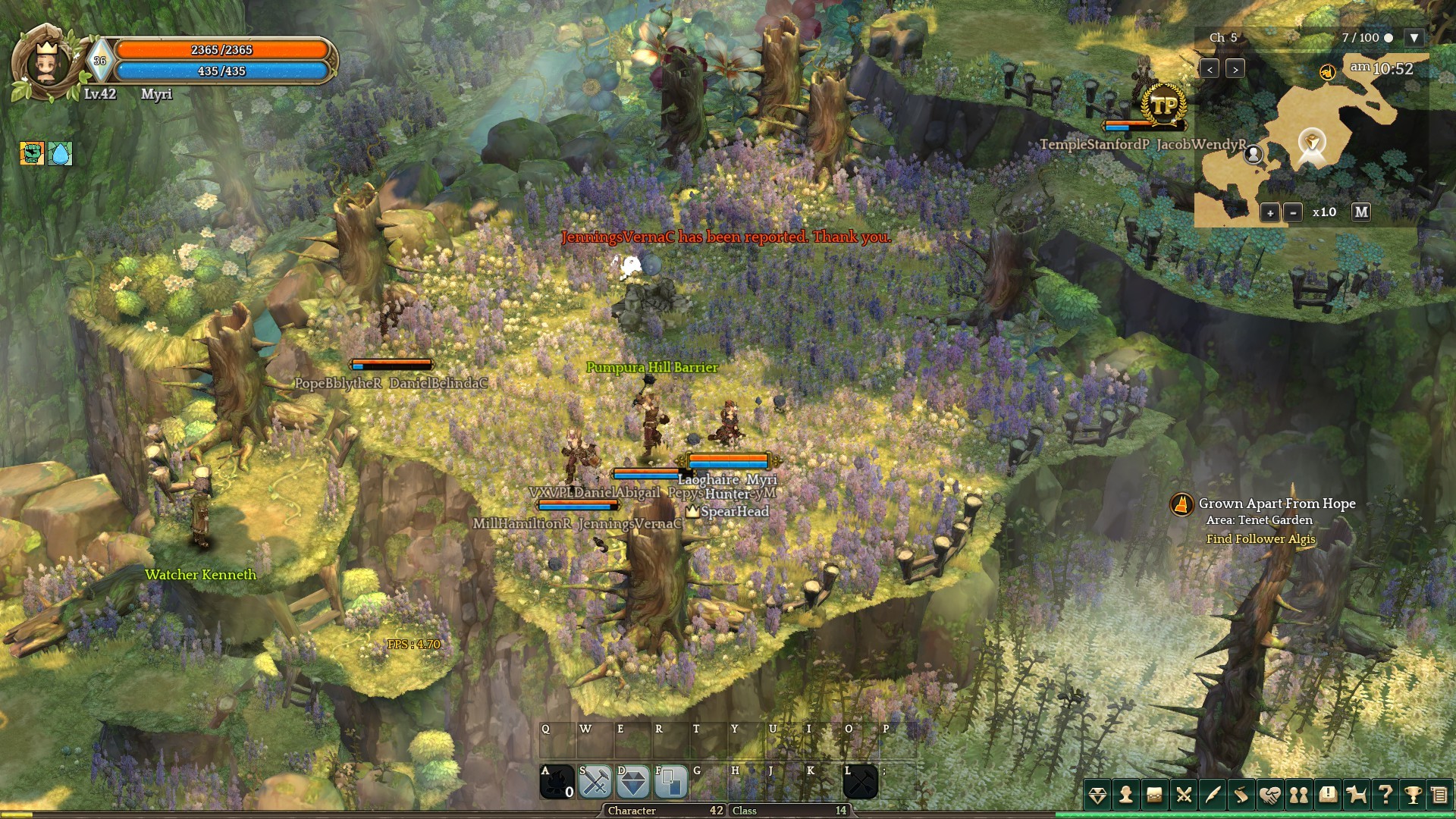Open the companion pet dog menu
Screen dimensions: 1456x819
1356,795
